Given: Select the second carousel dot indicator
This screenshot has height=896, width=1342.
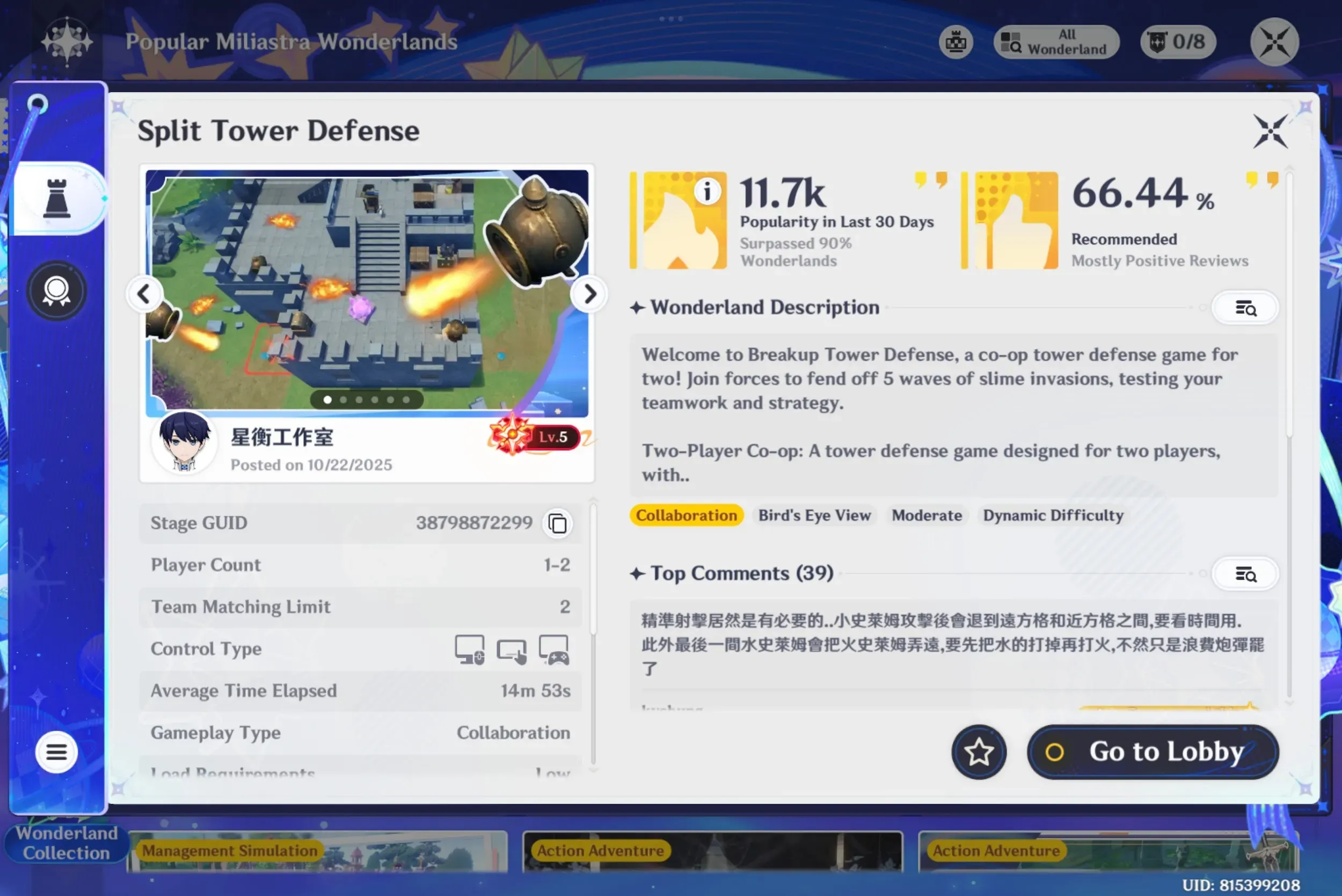Looking at the screenshot, I should click(x=344, y=400).
